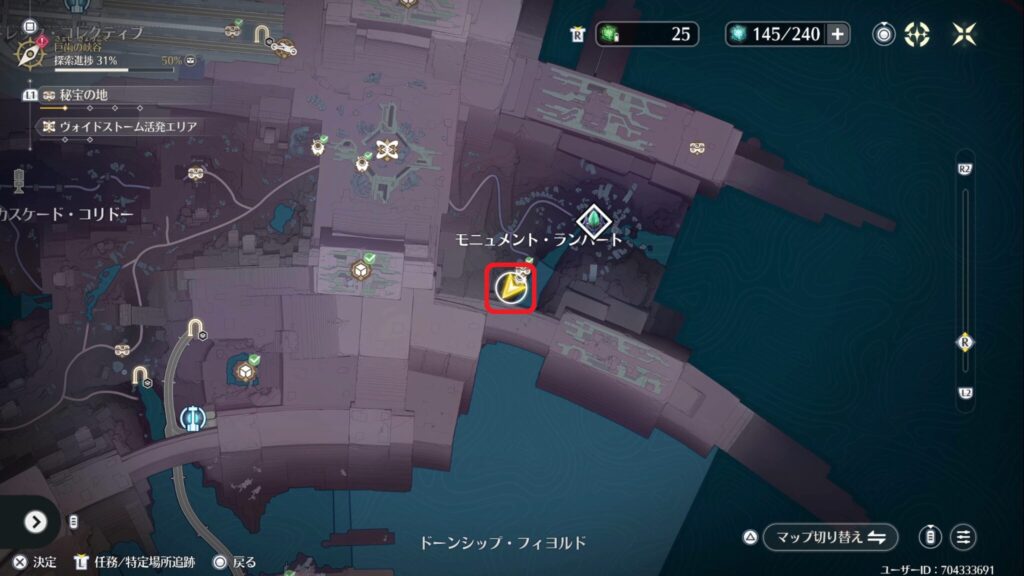Open the compass exploration progress icon
The width and height of the screenshot is (1024, 576).
pos(28,50)
